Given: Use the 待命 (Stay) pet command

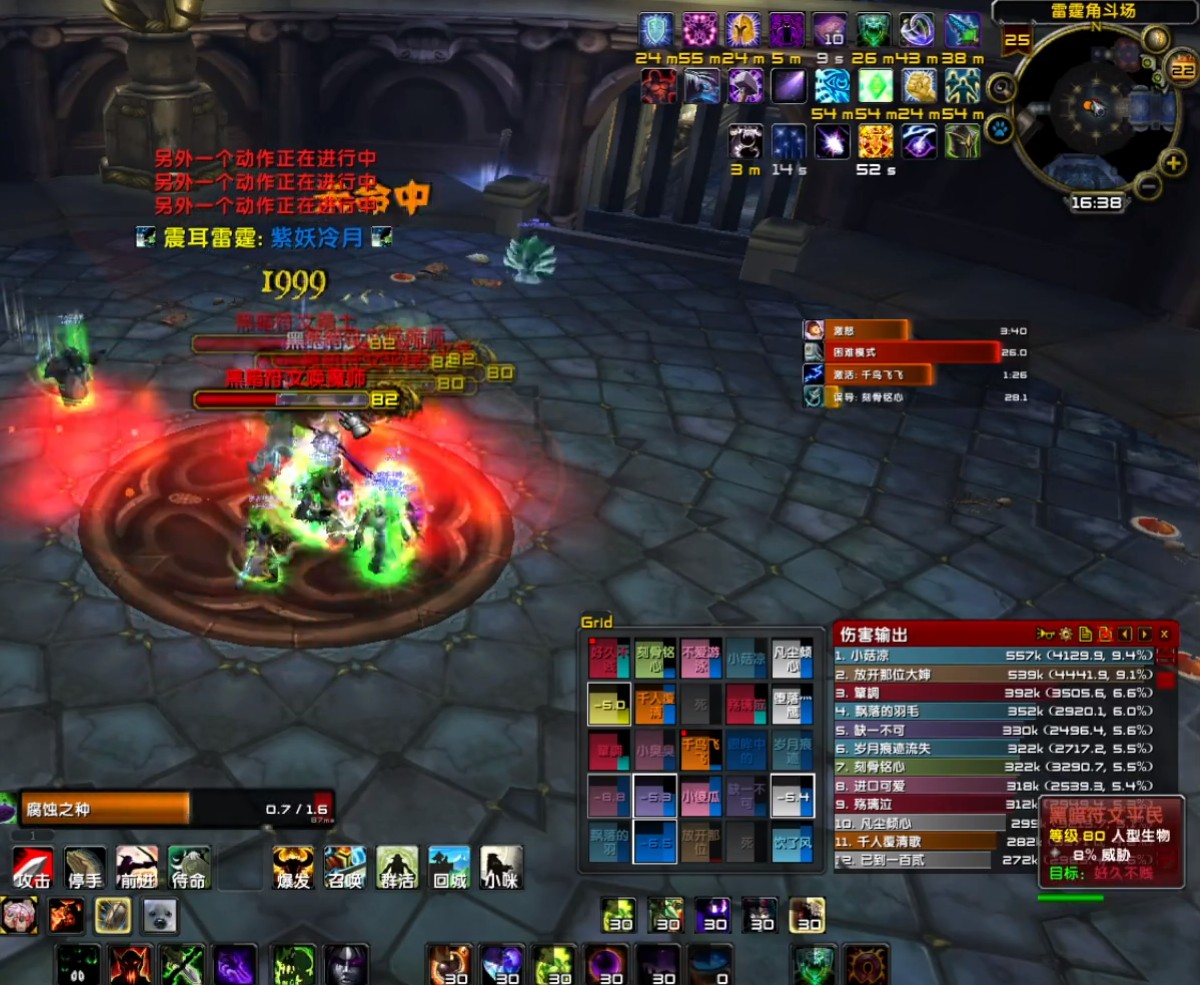Looking at the screenshot, I should click(189, 866).
